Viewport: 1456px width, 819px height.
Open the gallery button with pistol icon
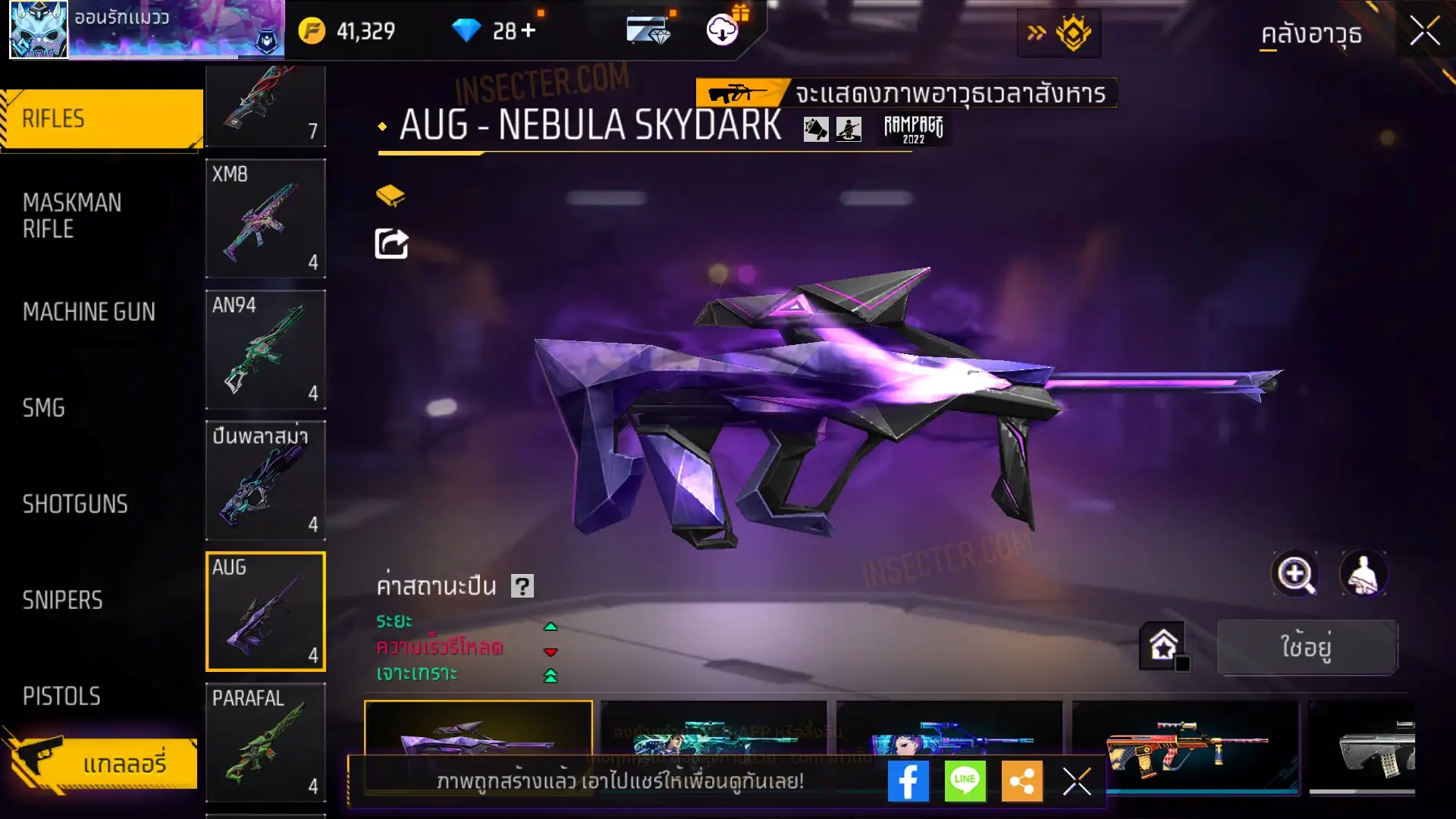pyautogui.click(x=102, y=763)
